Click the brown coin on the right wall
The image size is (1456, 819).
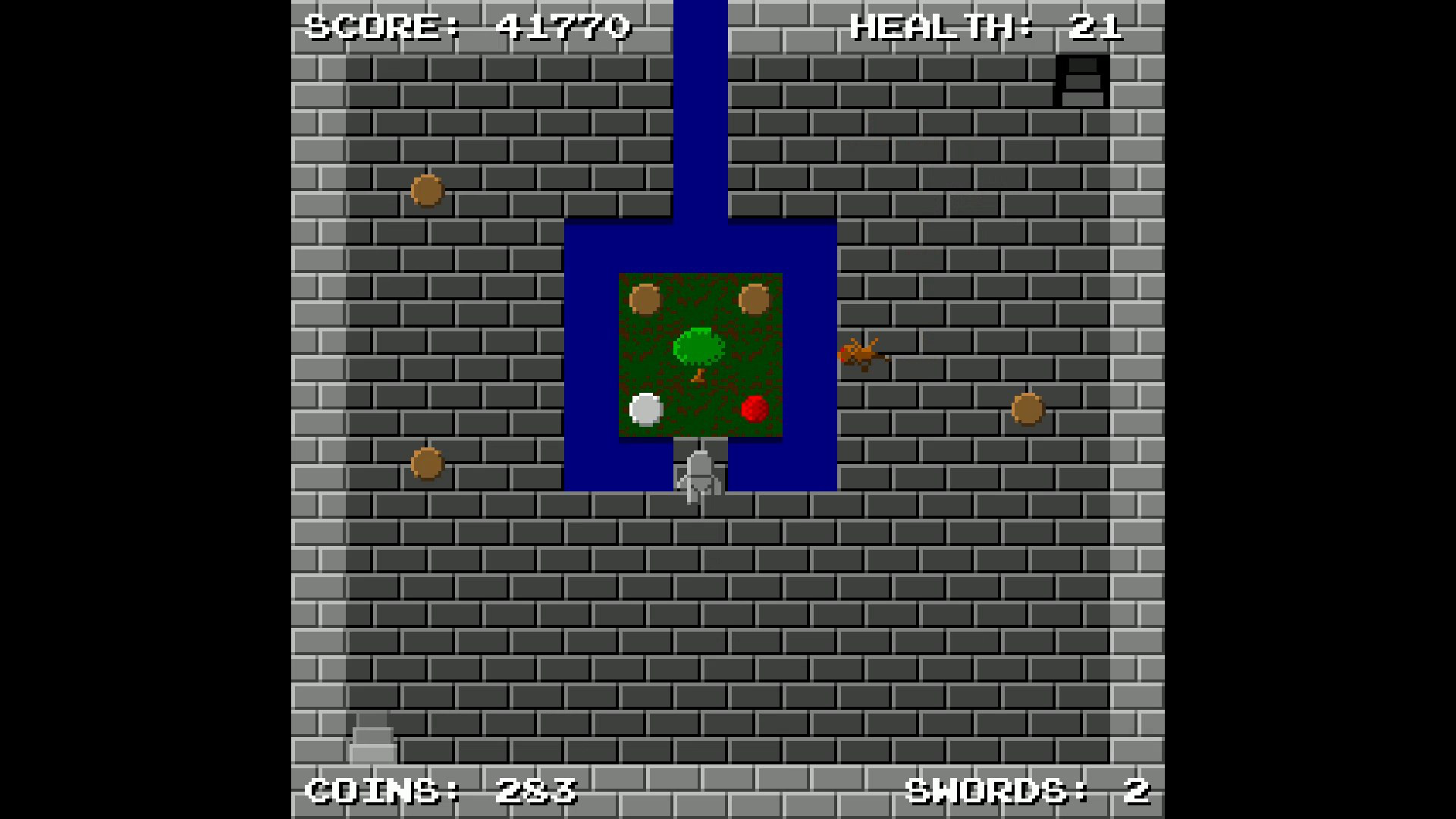(1028, 409)
